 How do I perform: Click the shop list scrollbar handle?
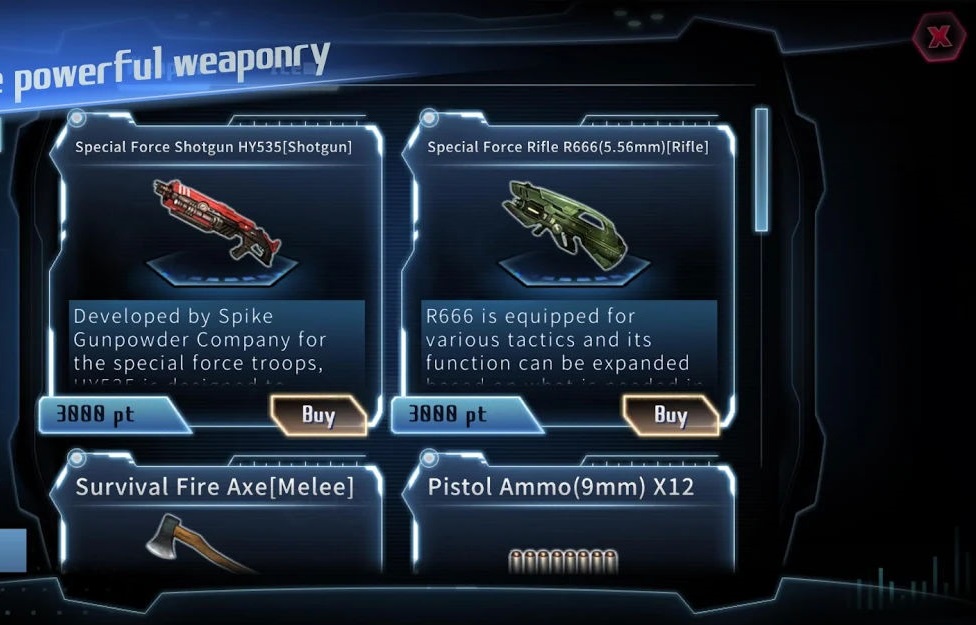coord(761,170)
